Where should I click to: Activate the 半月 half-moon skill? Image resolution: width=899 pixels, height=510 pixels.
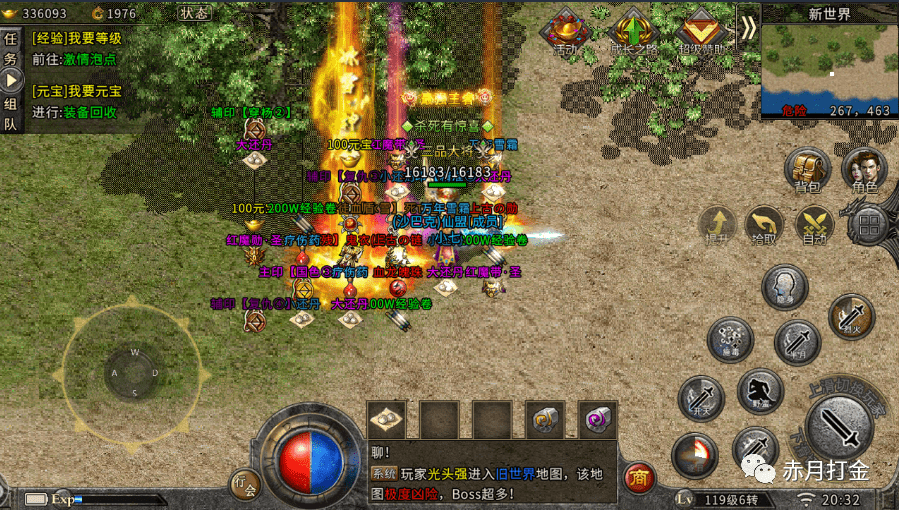pos(797,342)
